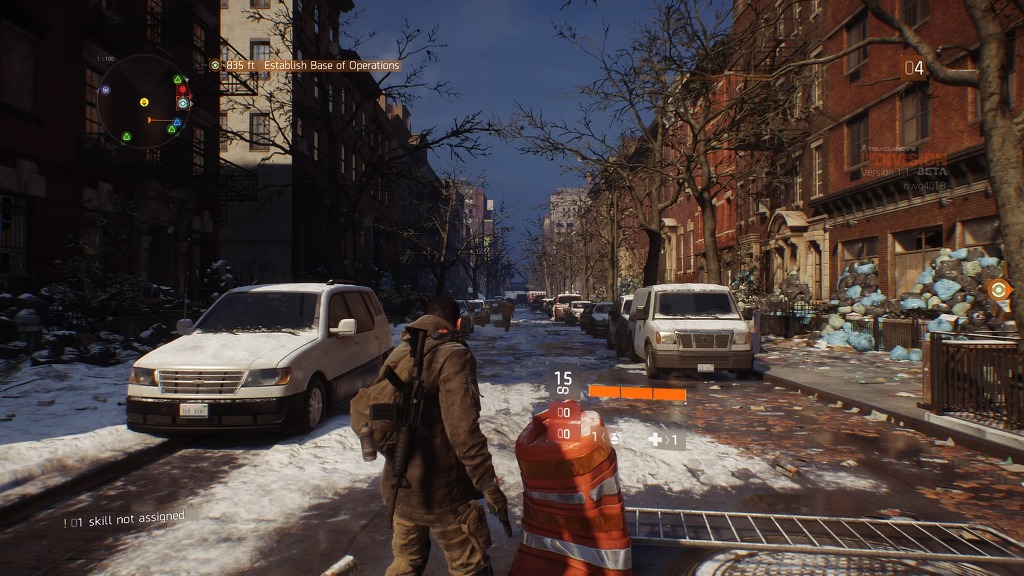Select the Establish Base of Operations objective
The width and height of the screenshot is (1024, 576).
click(x=311, y=66)
